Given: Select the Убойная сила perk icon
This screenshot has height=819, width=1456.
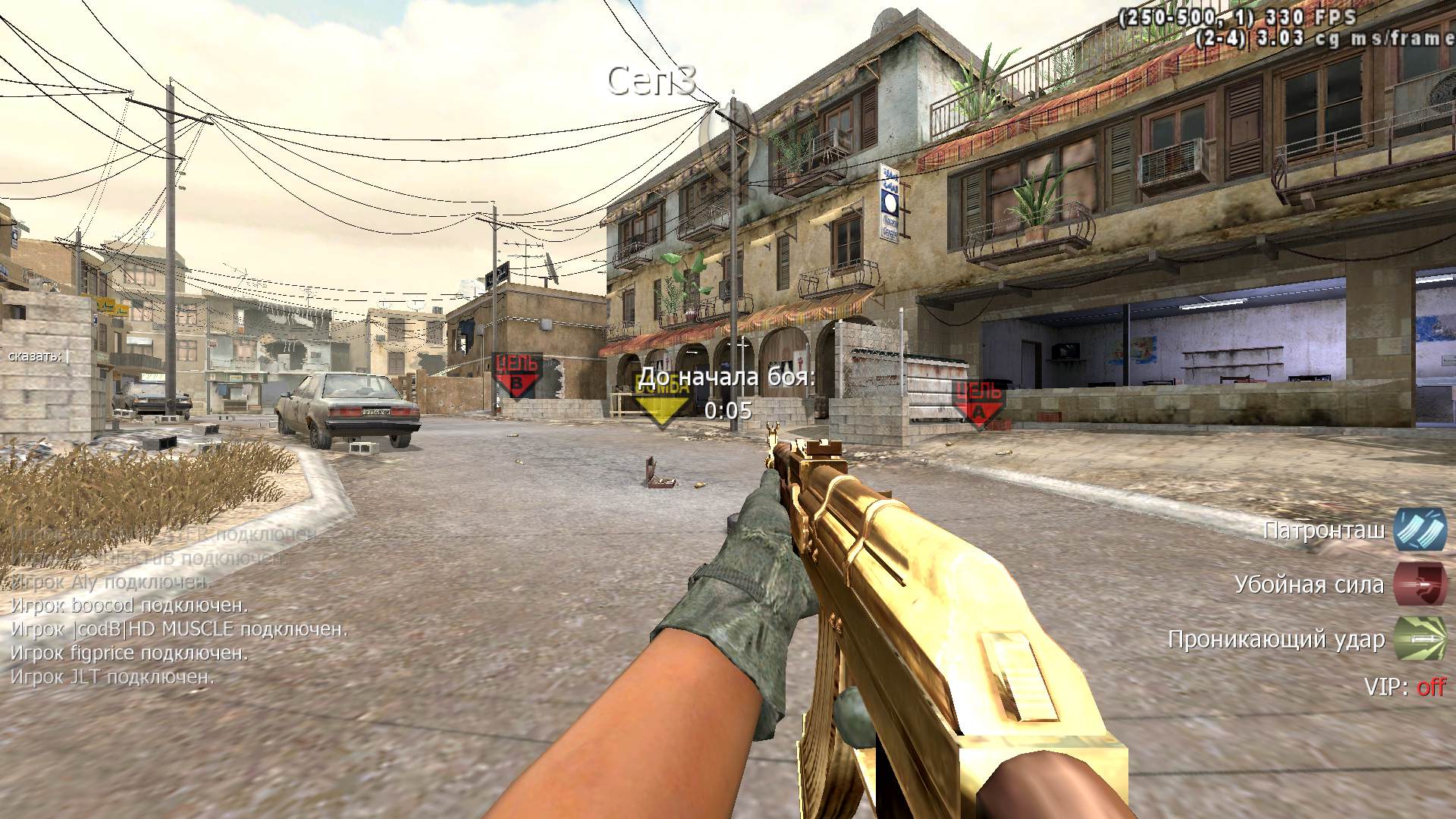Looking at the screenshot, I should [1420, 584].
